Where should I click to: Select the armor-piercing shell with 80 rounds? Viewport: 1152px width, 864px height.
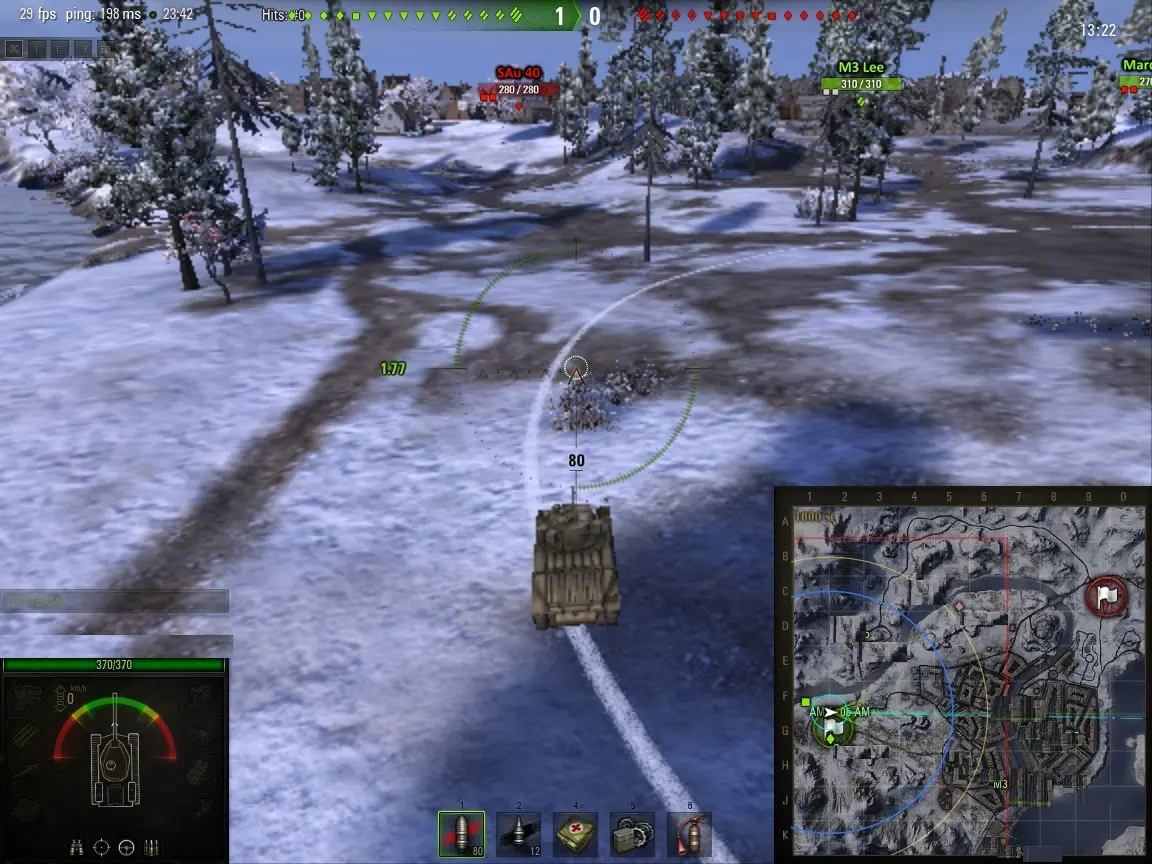(x=461, y=834)
